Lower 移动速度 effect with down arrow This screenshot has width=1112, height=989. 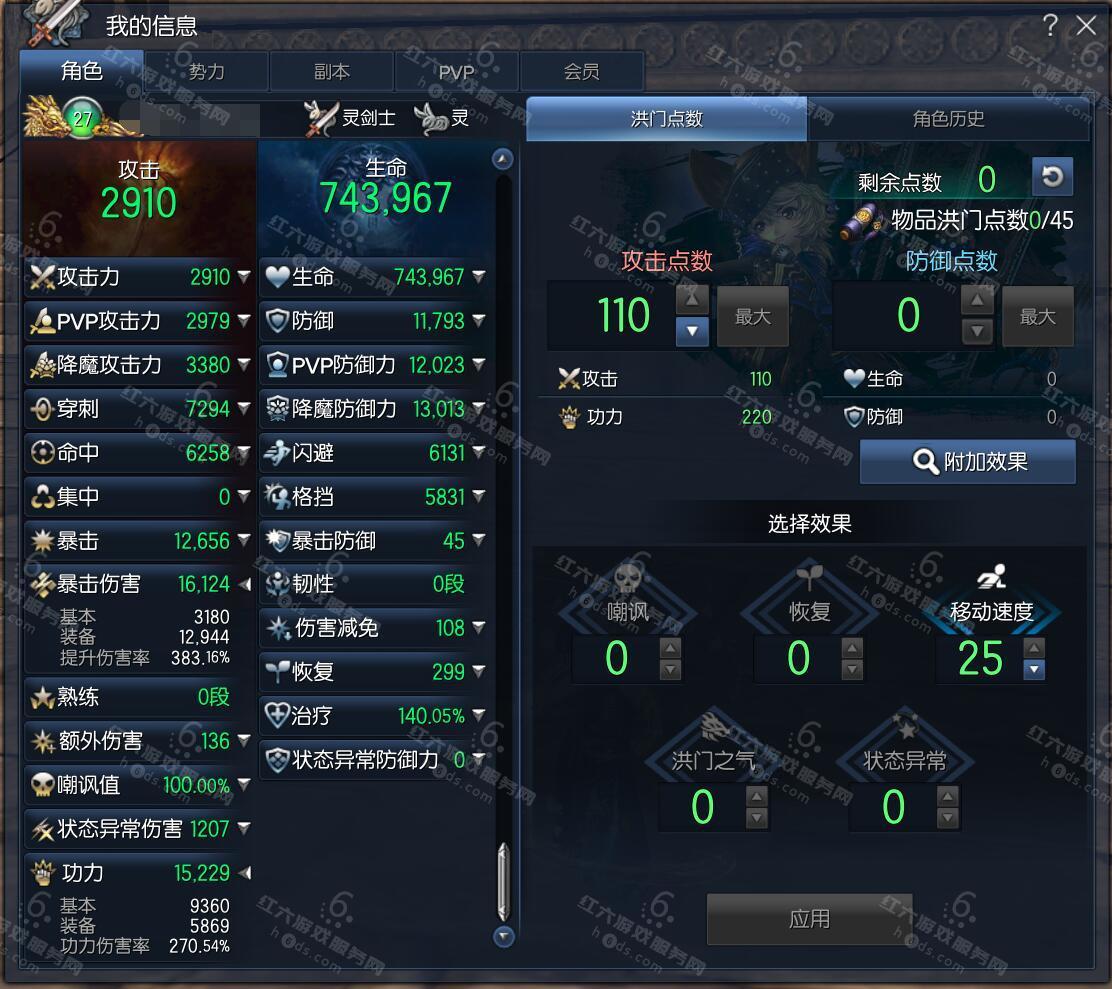coord(1035,670)
